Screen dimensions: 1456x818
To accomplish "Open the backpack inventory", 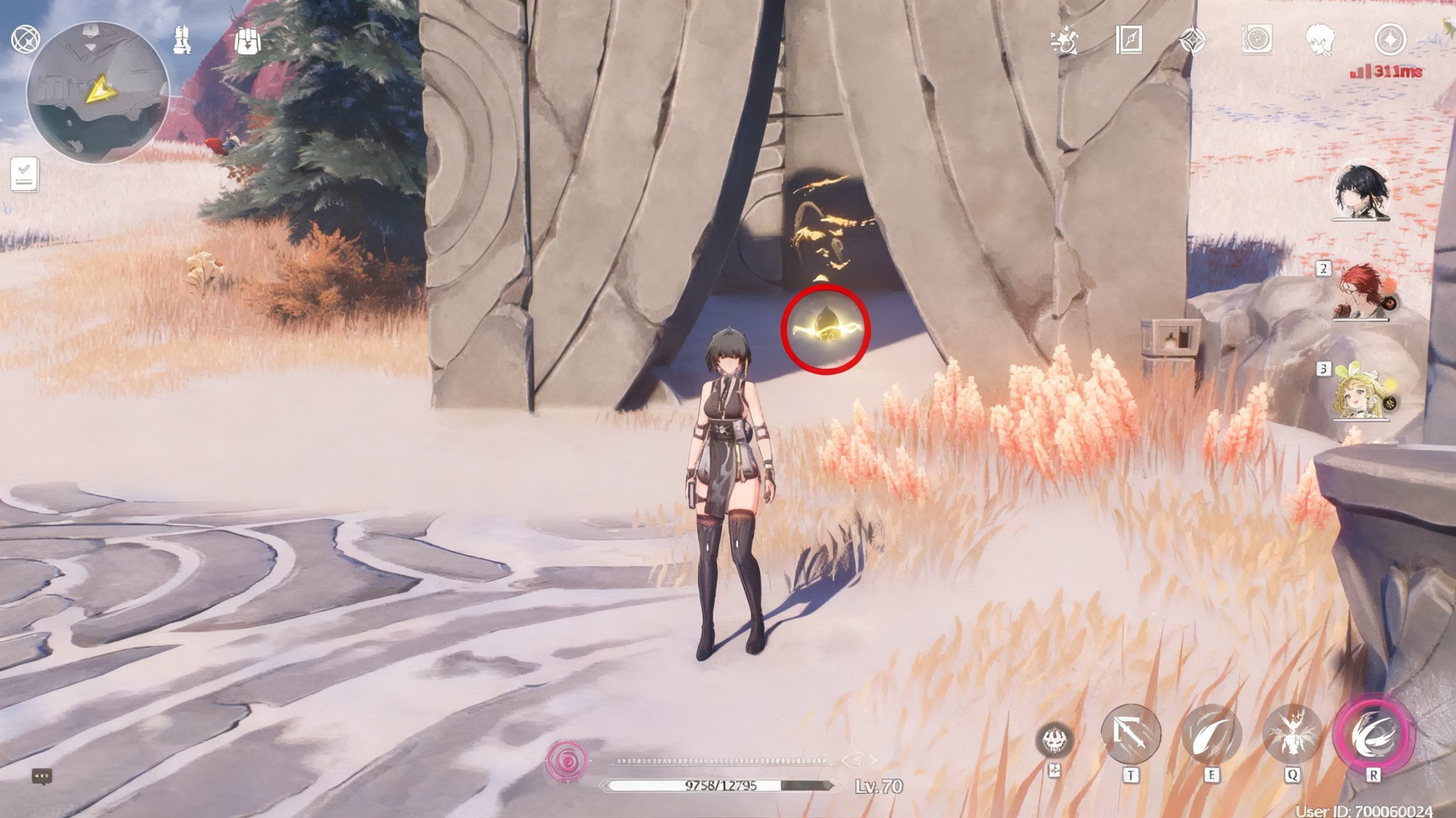I will click(249, 40).
